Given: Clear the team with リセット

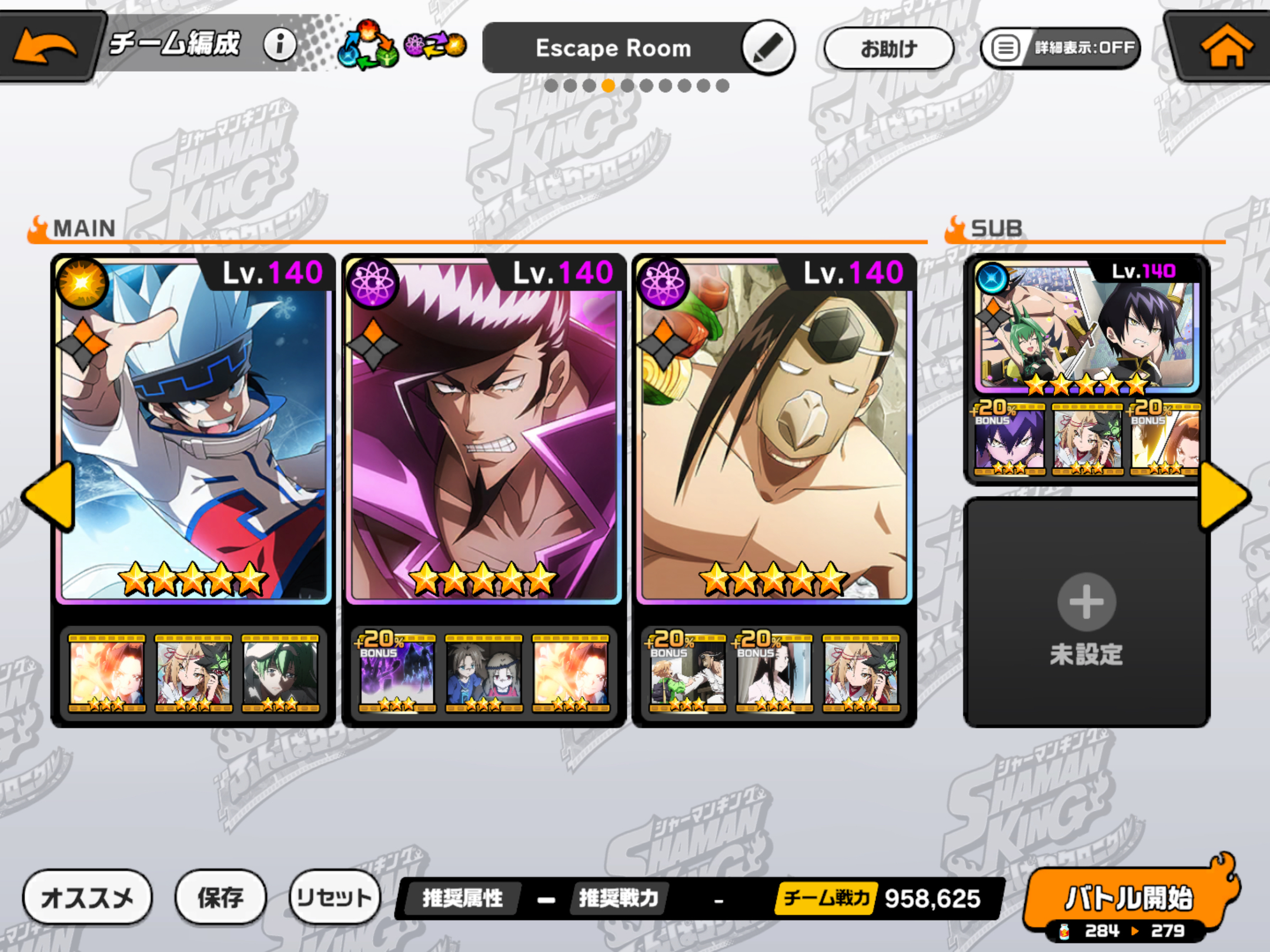Looking at the screenshot, I should (x=334, y=897).
